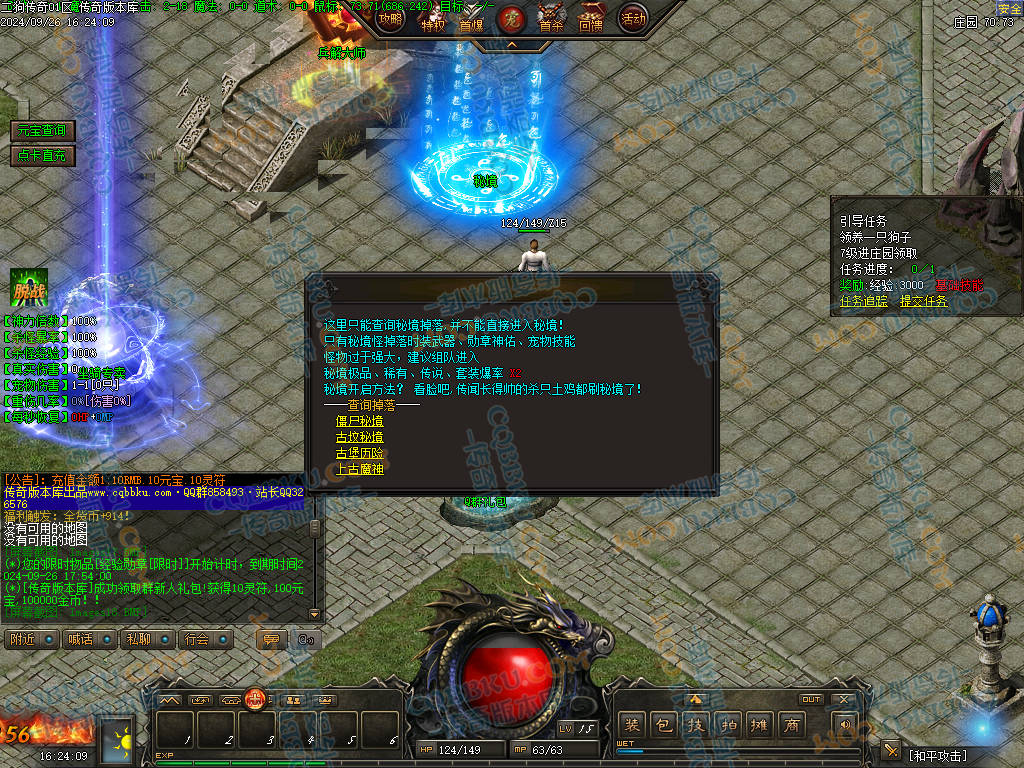Switch chat to the 附近 channel
The image size is (1024, 768).
click(x=31, y=639)
